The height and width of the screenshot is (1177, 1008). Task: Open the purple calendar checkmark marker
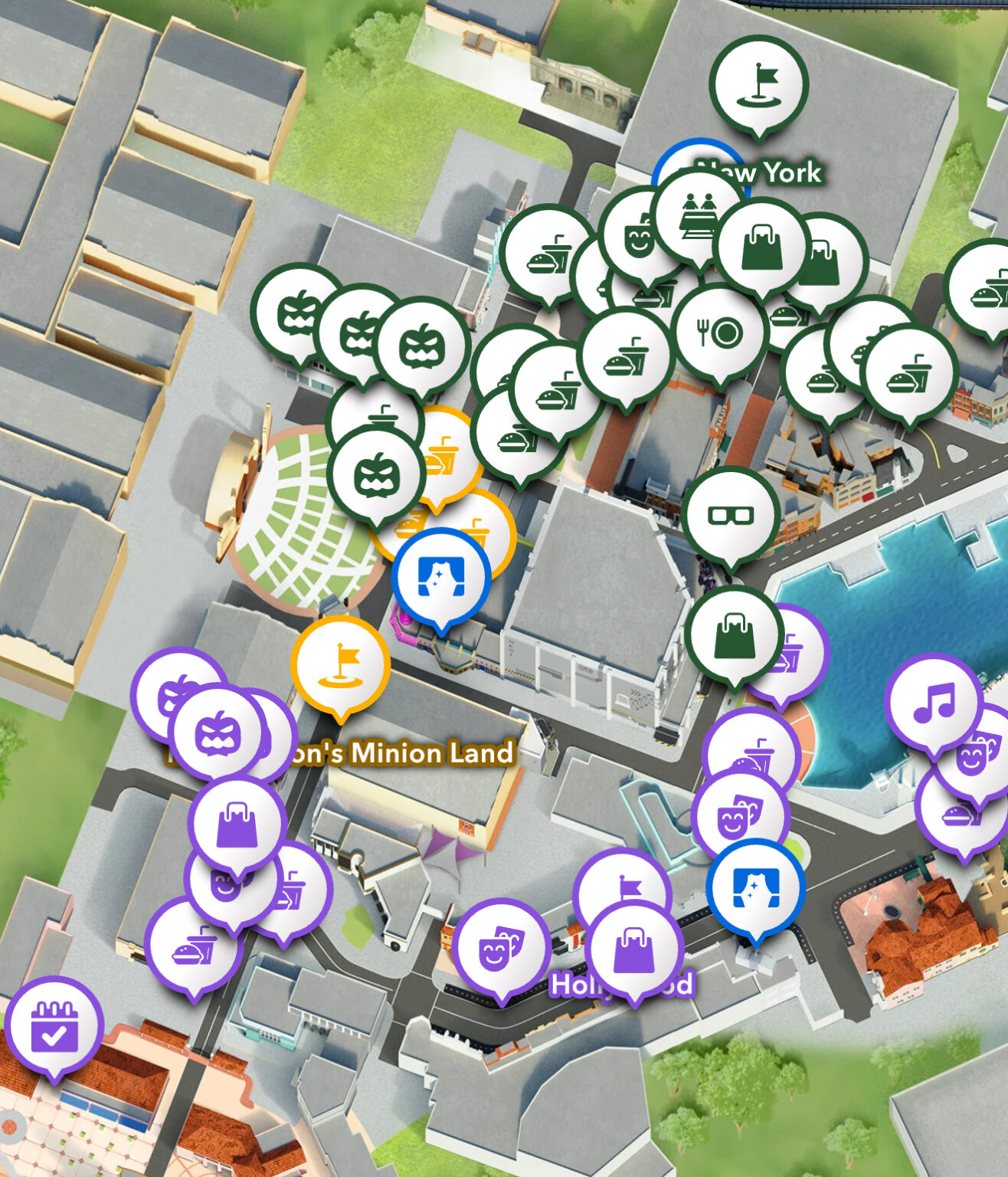(x=54, y=1025)
